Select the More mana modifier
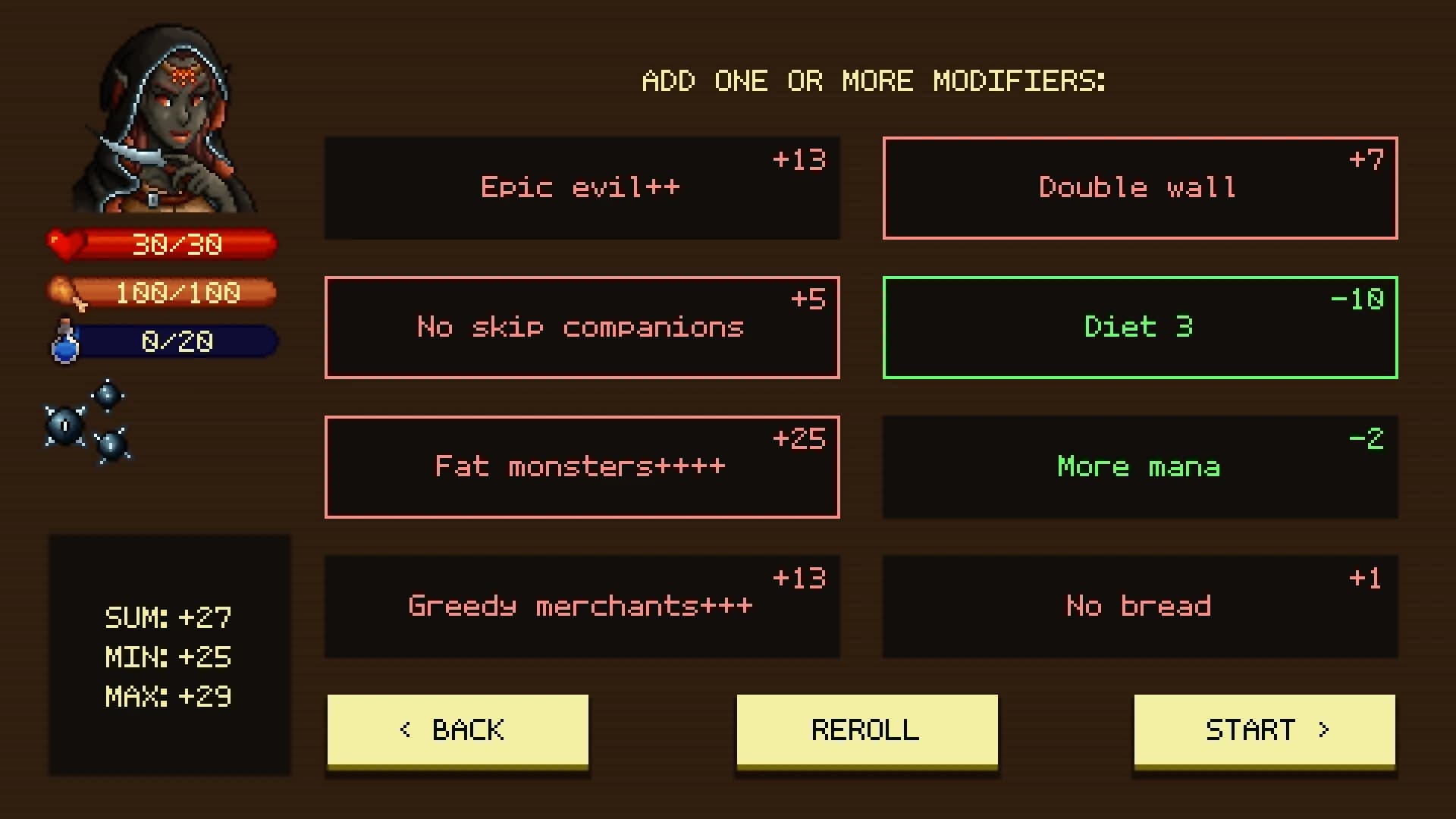Image resolution: width=1456 pixels, height=819 pixels. (1139, 466)
